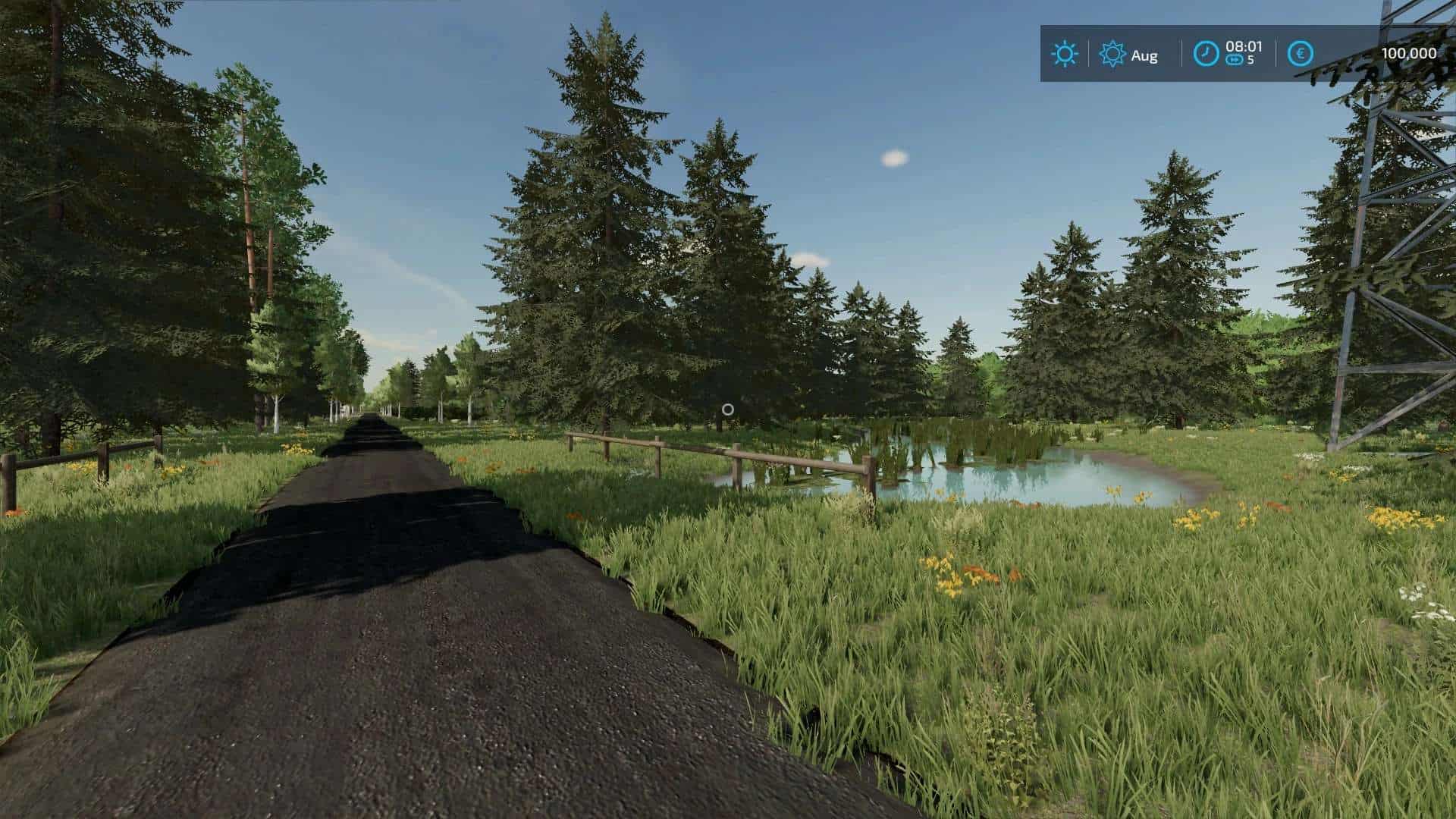Select the Aug month label
The height and width of the screenshot is (819, 1456).
pyautogui.click(x=1145, y=55)
